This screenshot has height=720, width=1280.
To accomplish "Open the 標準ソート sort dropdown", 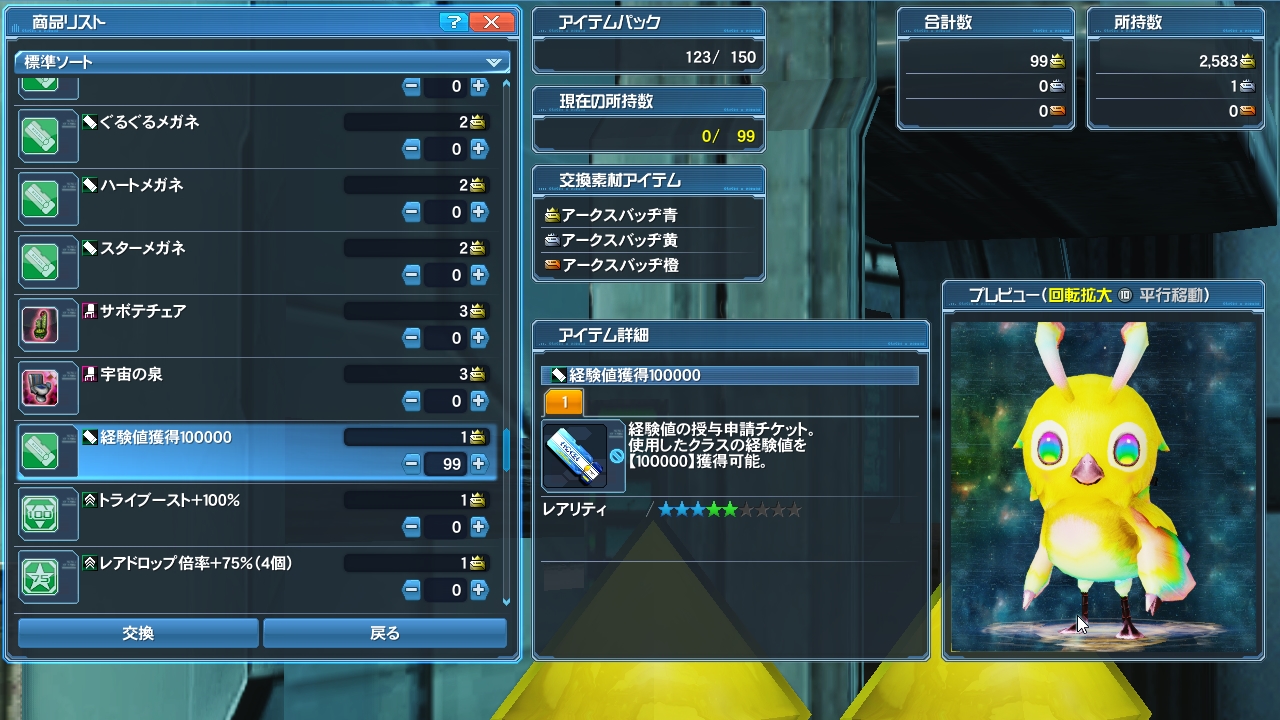I will coord(262,62).
